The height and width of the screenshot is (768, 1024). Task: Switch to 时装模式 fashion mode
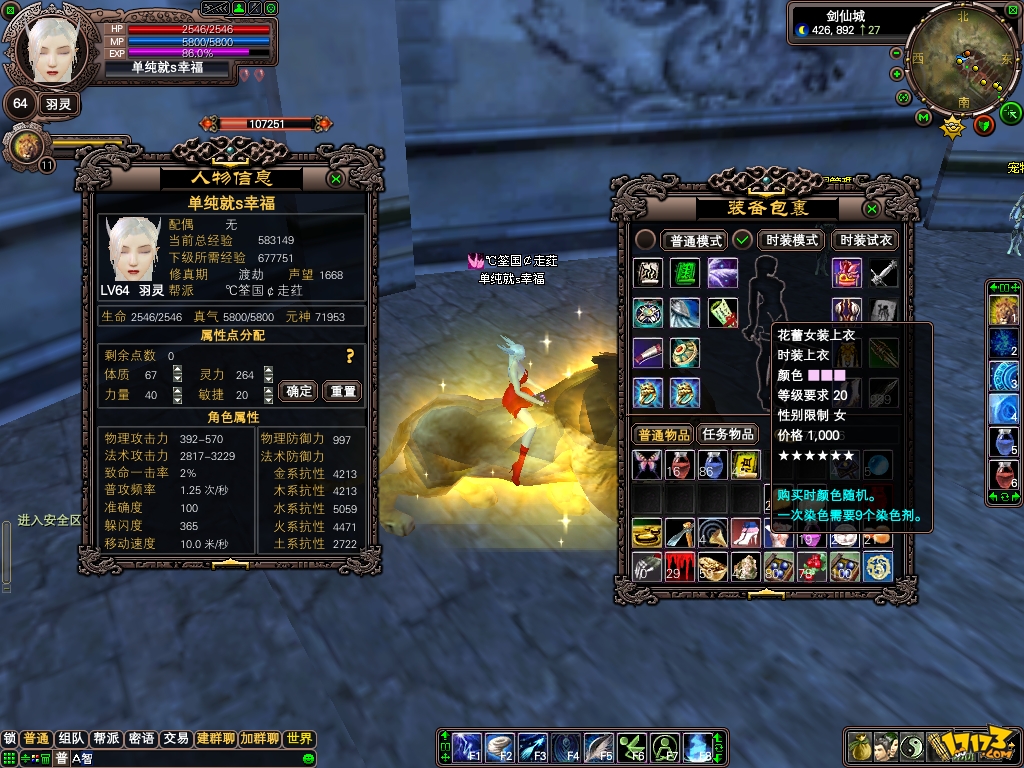pyautogui.click(x=792, y=240)
